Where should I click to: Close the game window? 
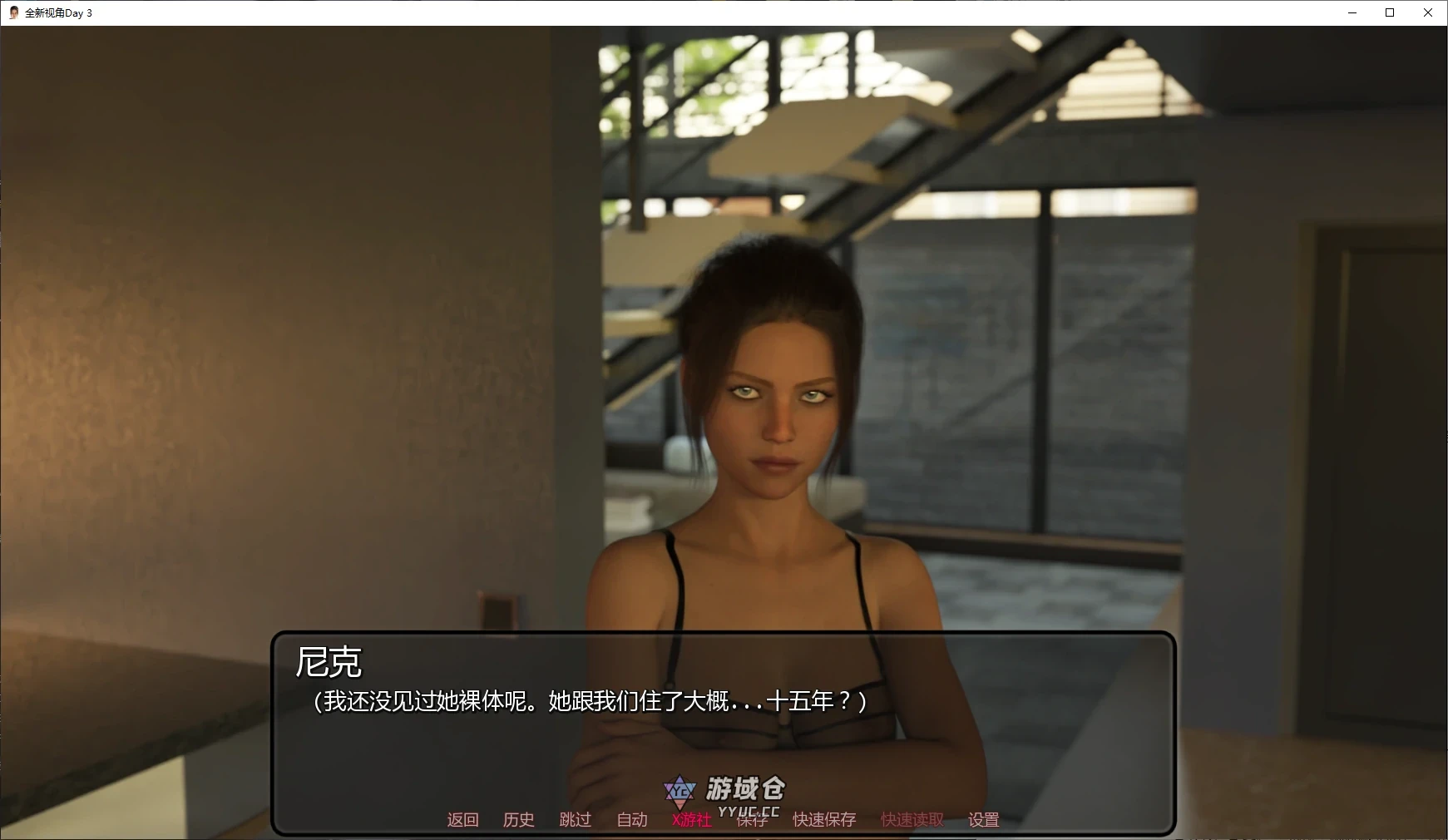pyautogui.click(x=1428, y=12)
